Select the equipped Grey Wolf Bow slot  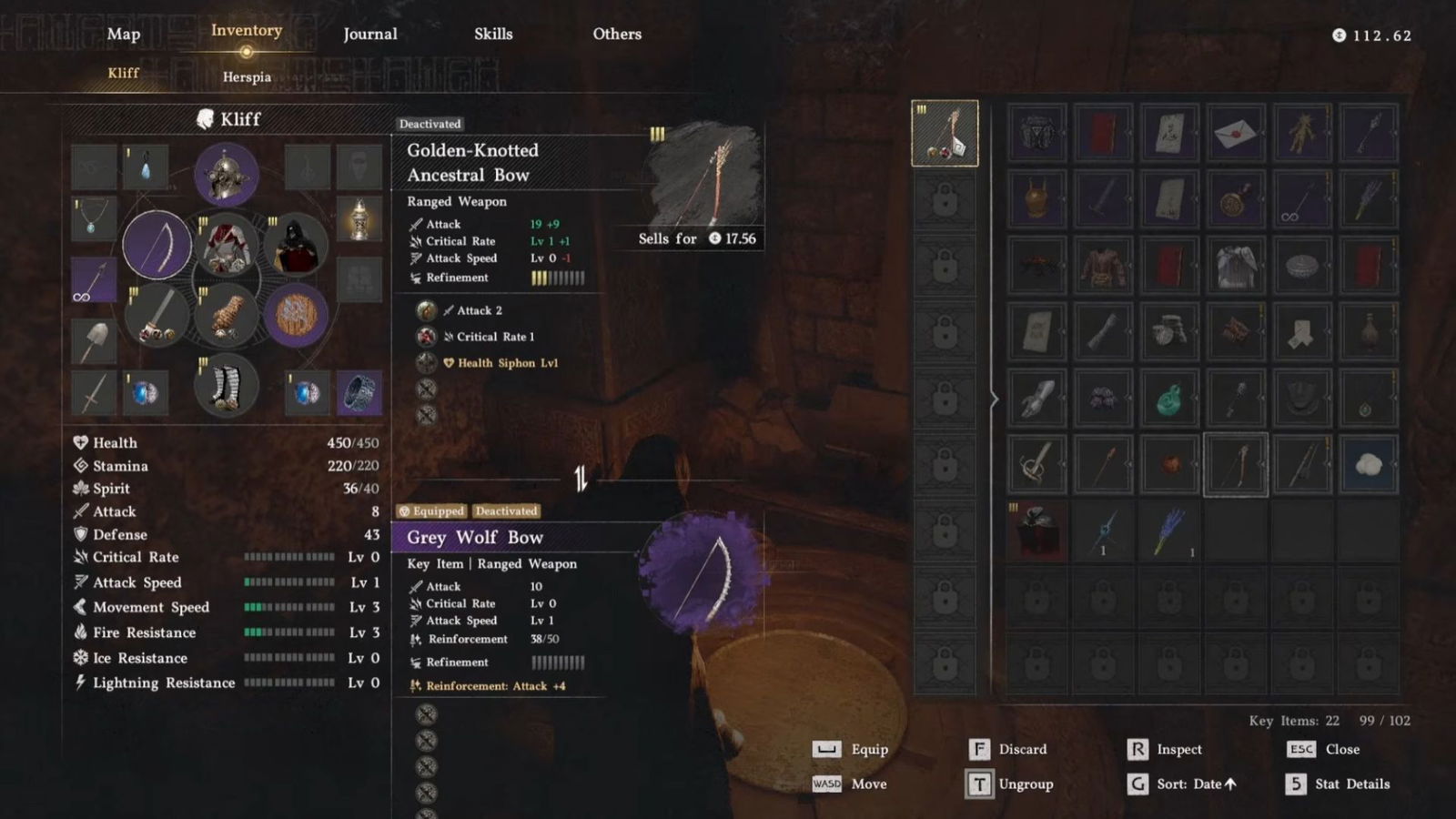157,245
